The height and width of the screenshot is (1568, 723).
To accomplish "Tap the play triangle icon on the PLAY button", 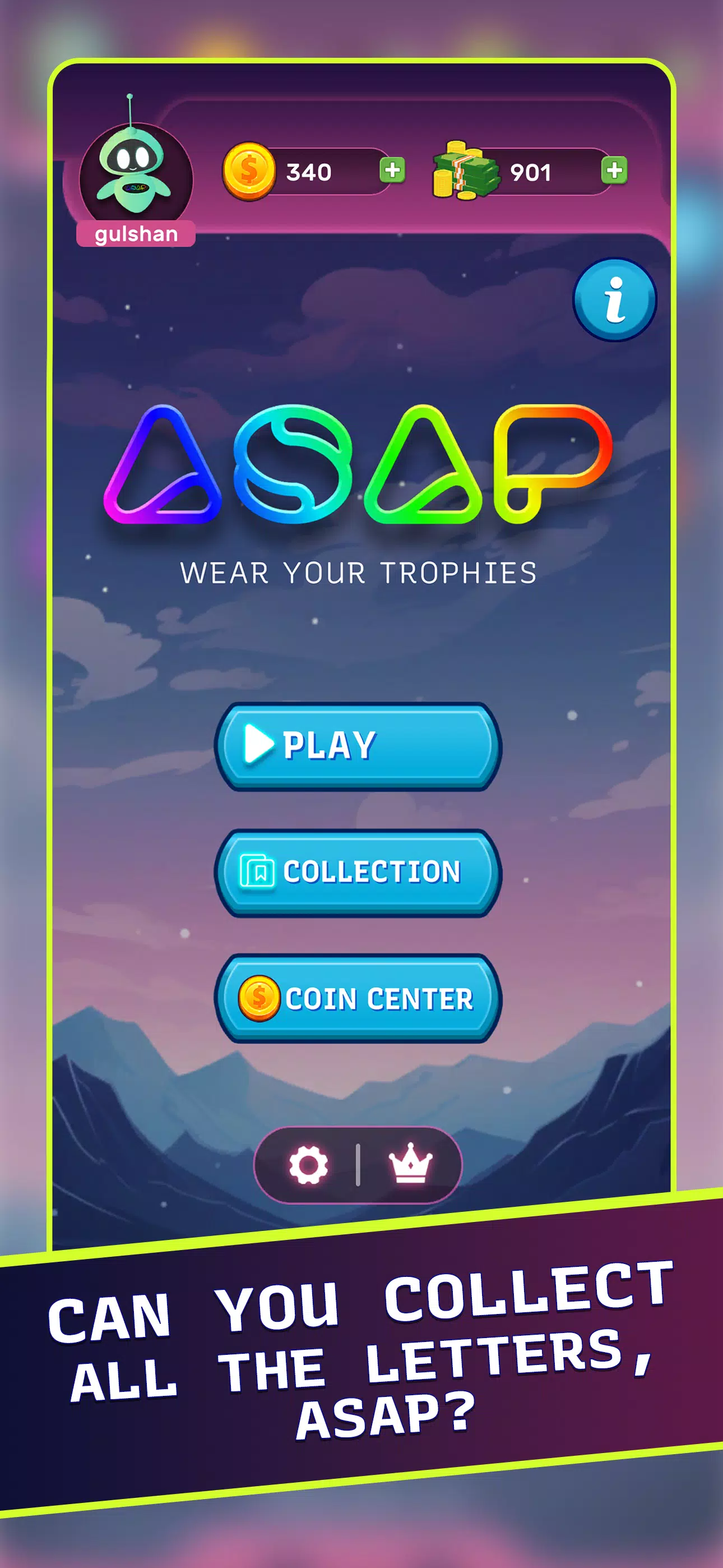I will tap(261, 743).
